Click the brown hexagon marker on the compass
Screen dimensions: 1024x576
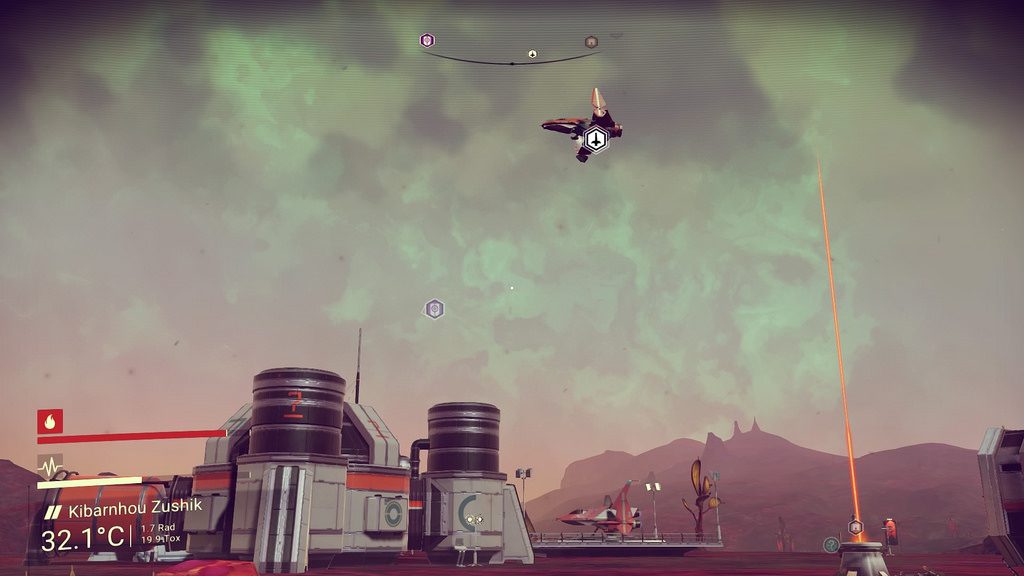coord(591,42)
